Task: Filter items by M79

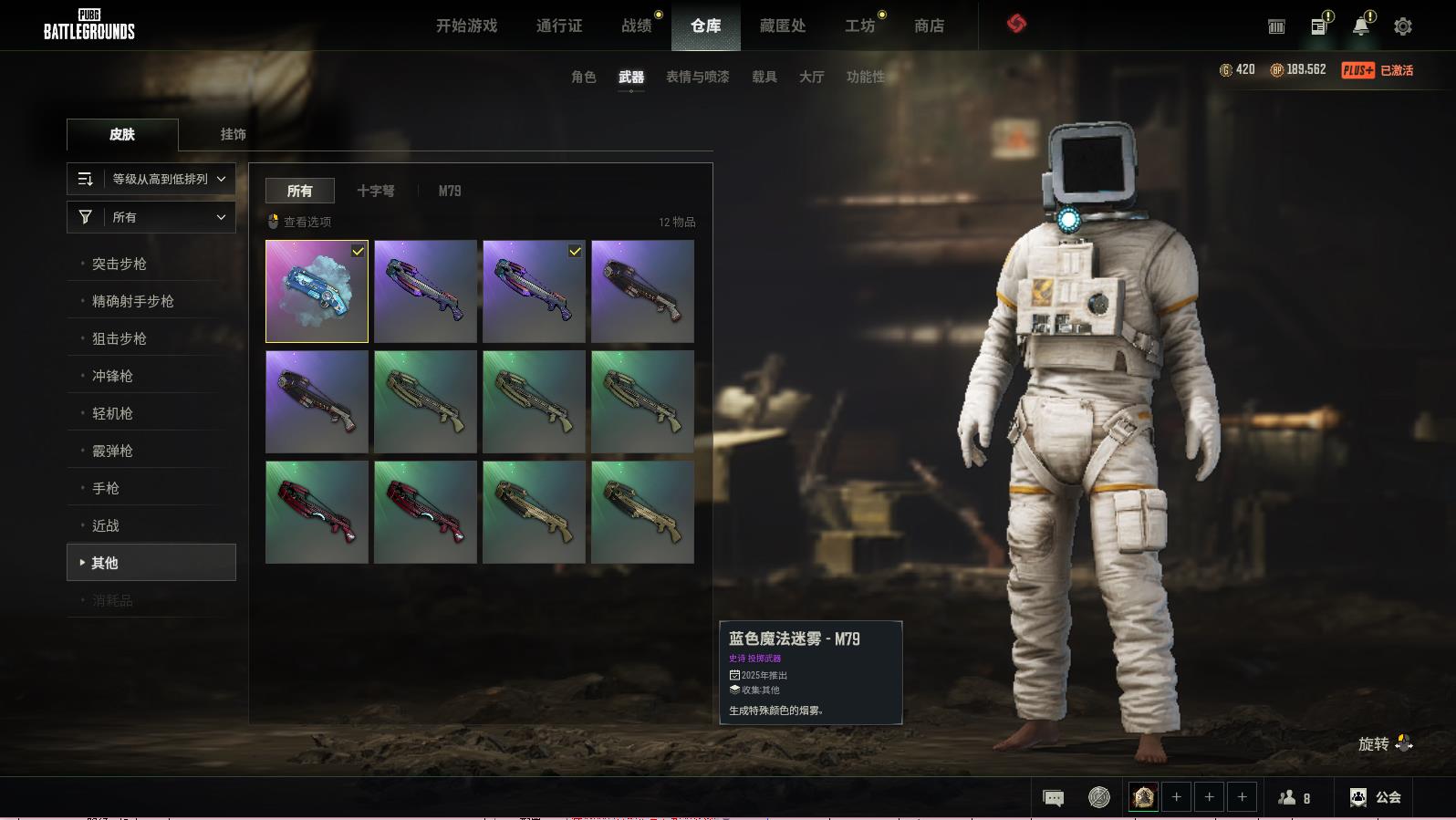Action: [449, 191]
